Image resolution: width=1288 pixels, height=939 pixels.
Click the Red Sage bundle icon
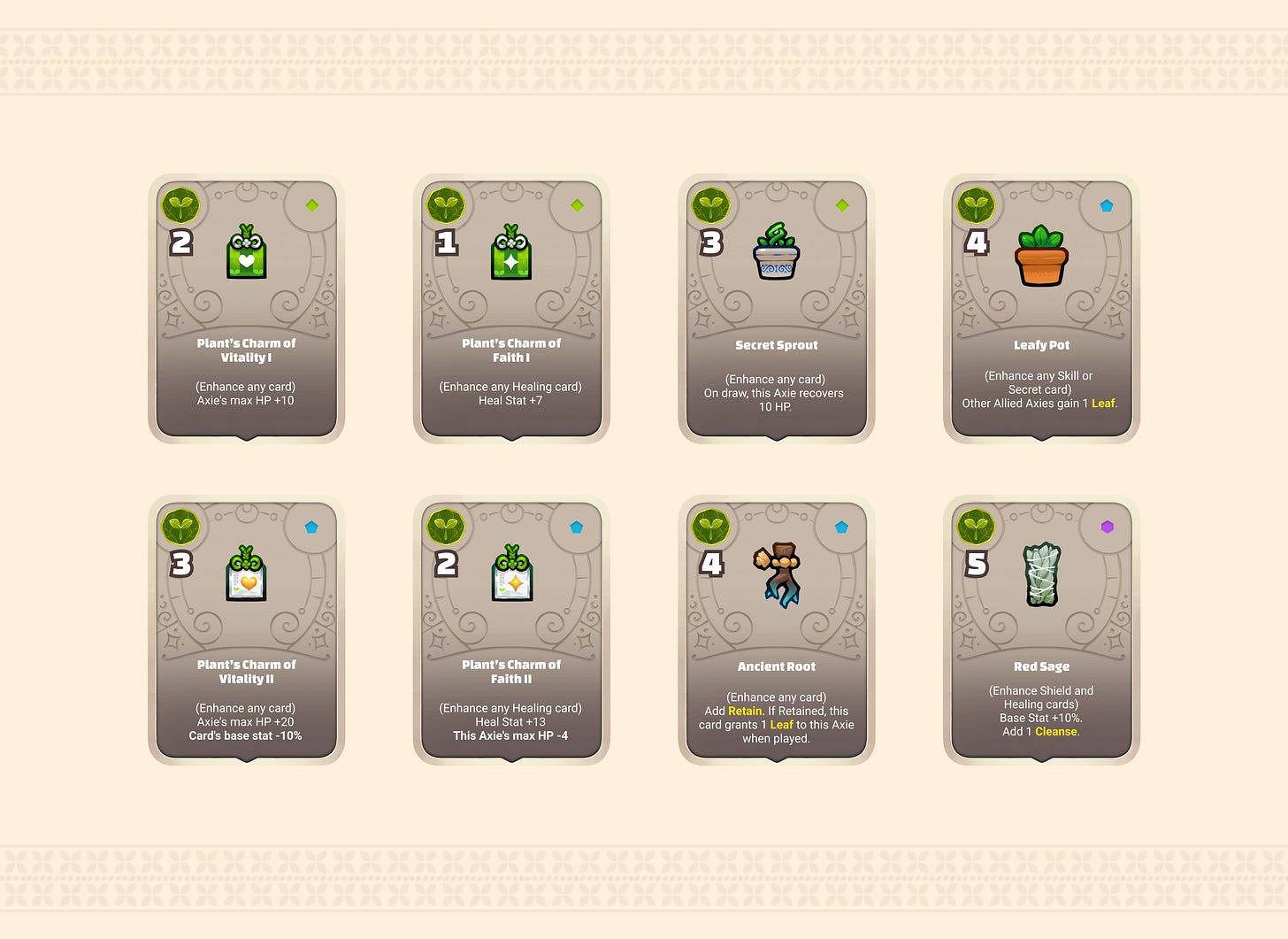[1041, 575]
